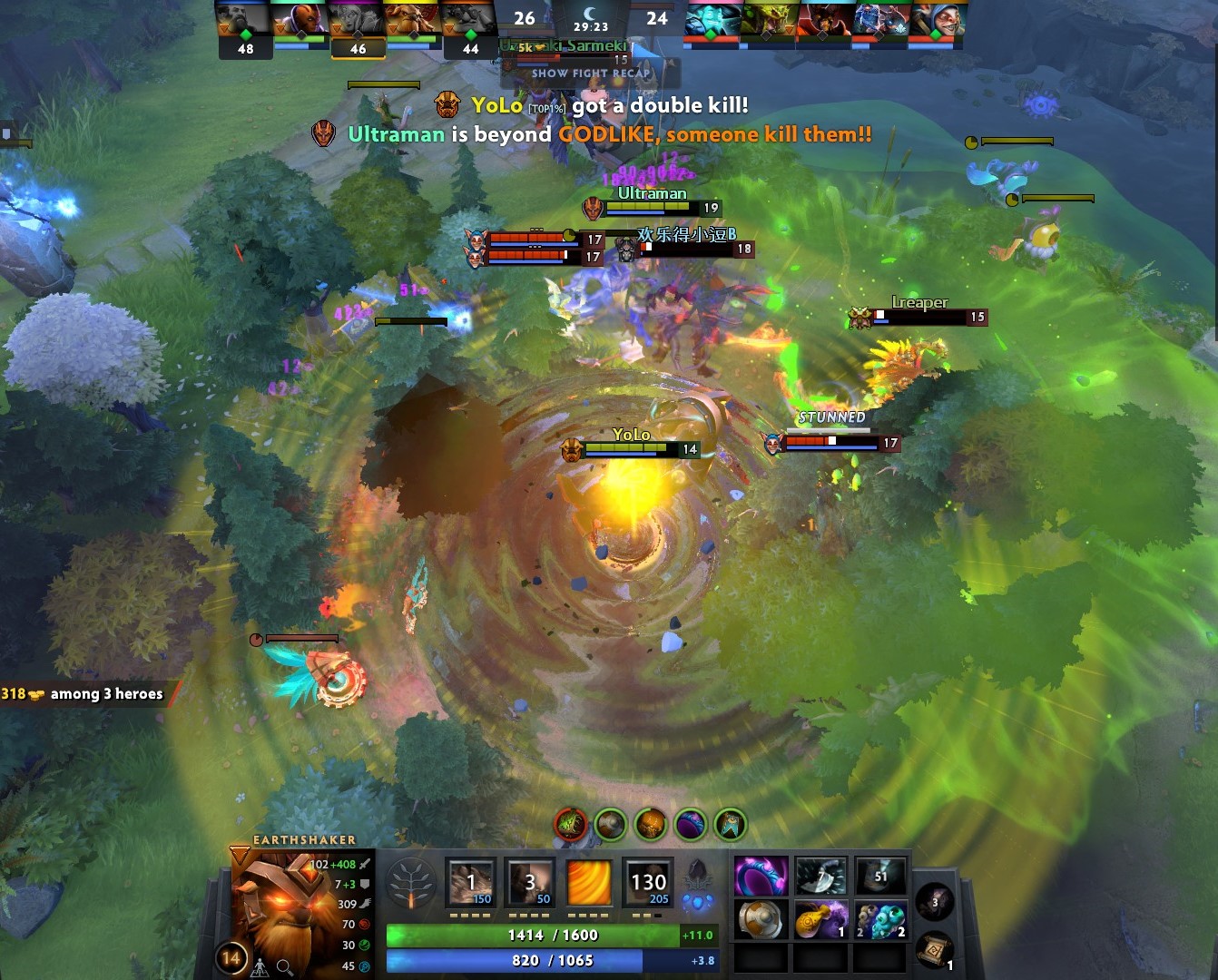The height and width of the screenshot is (980, 1218).
Task: Open Earthshaker's talent tree
Action: (413, 885)
